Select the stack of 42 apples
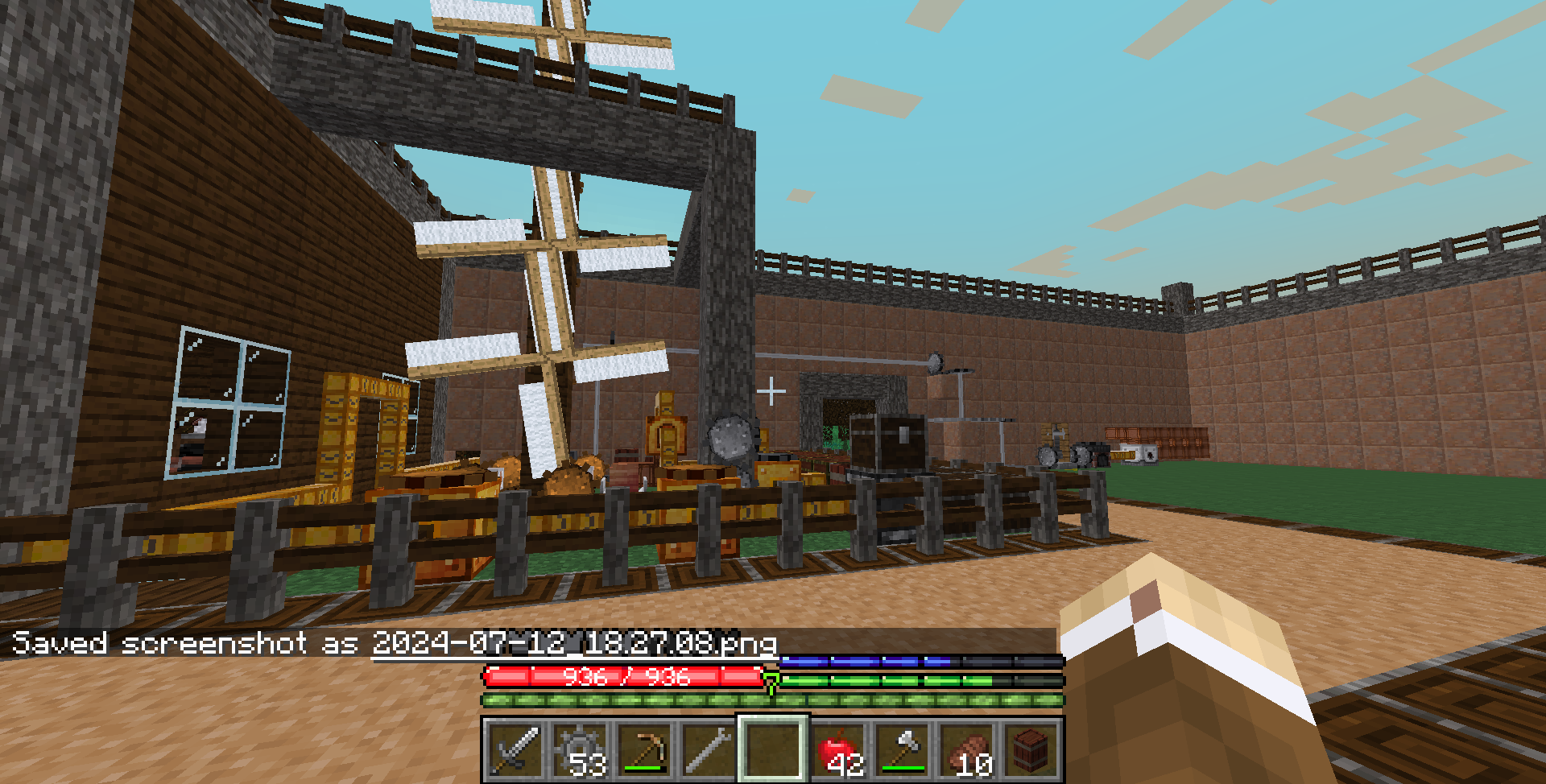Screen dimensions: 1546x784 (839, 750)
